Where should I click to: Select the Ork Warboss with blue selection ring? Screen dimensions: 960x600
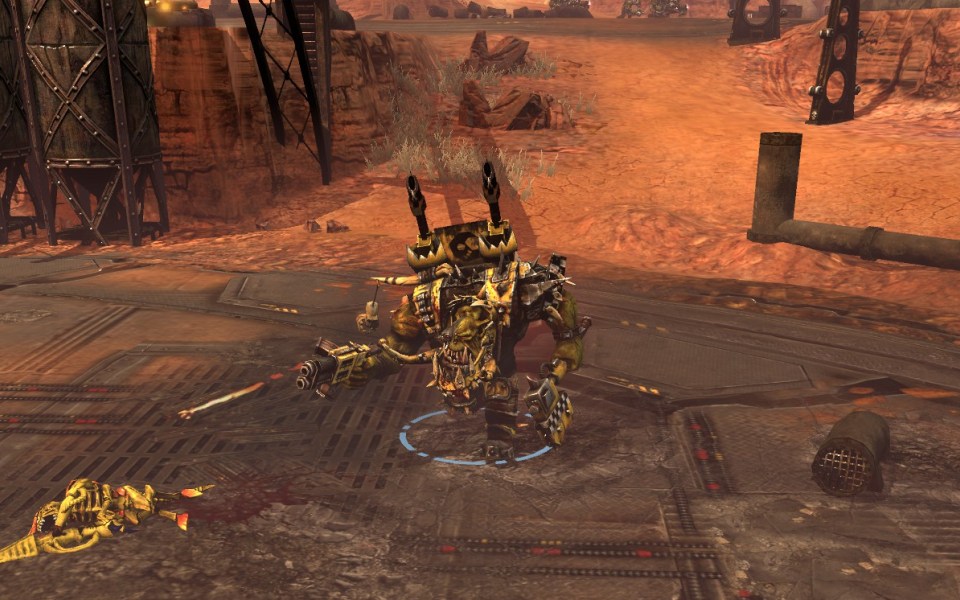pyautogui.click(x=470, y=340)
